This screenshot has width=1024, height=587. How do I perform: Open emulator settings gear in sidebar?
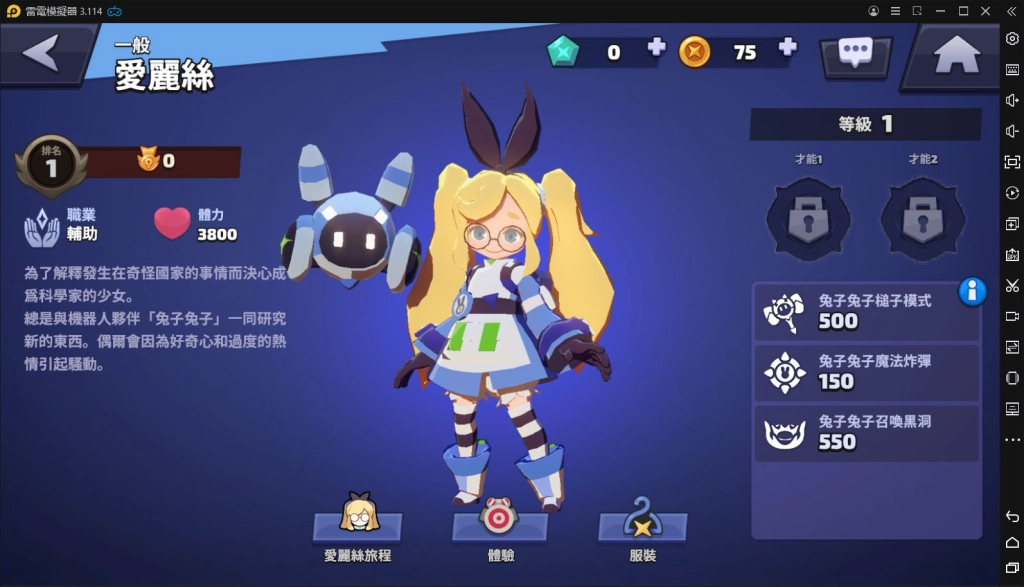[x=1012, y=38]
